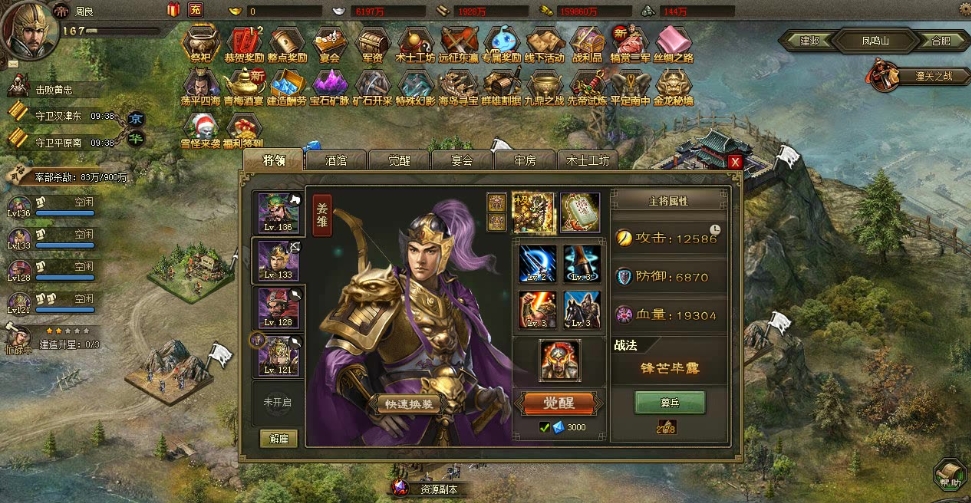Choose the Lv.128 general in the panel list
The image size is (971, 503).
(x=279, y=308)
